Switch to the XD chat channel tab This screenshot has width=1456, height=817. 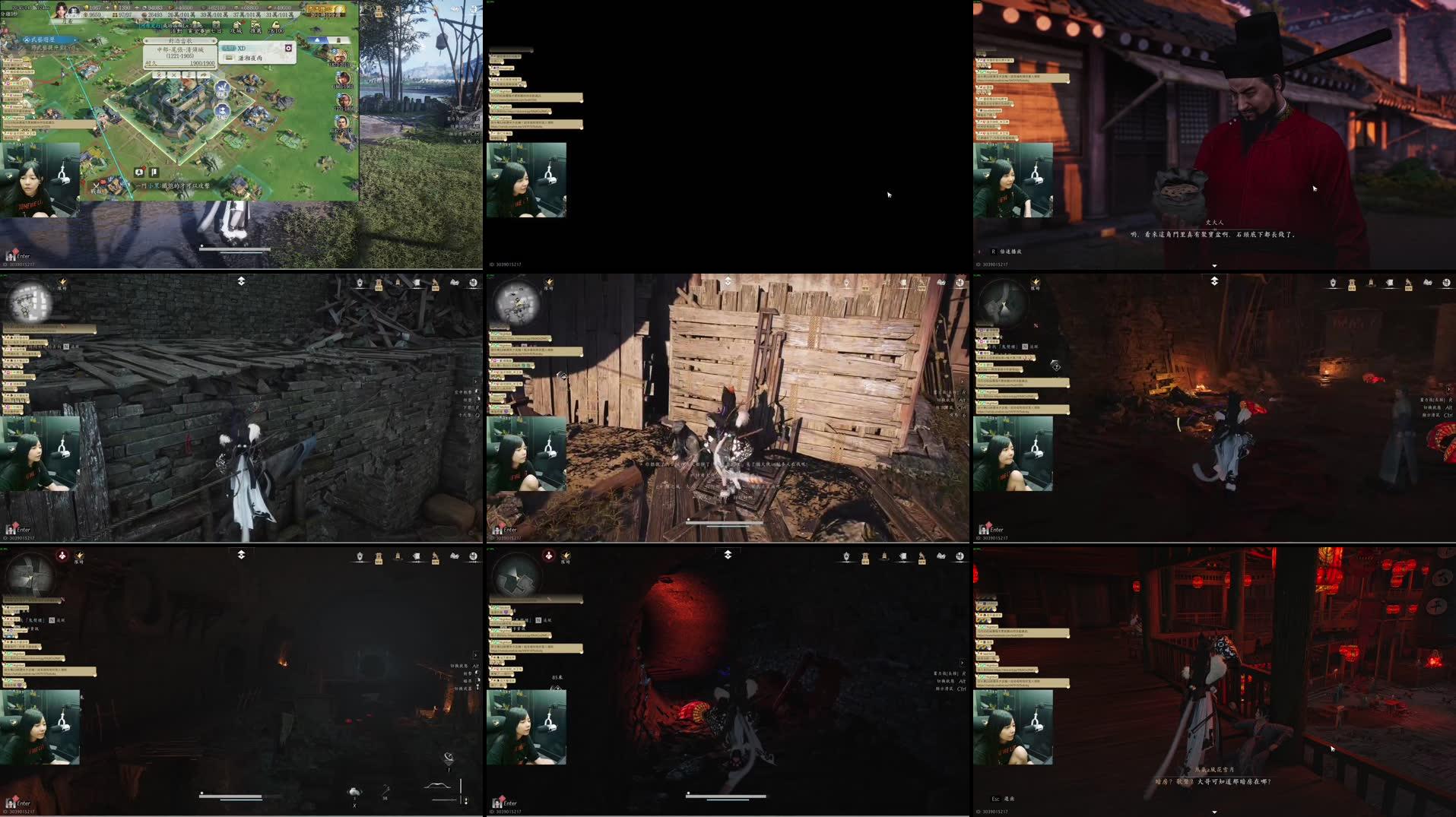point(240,47)
